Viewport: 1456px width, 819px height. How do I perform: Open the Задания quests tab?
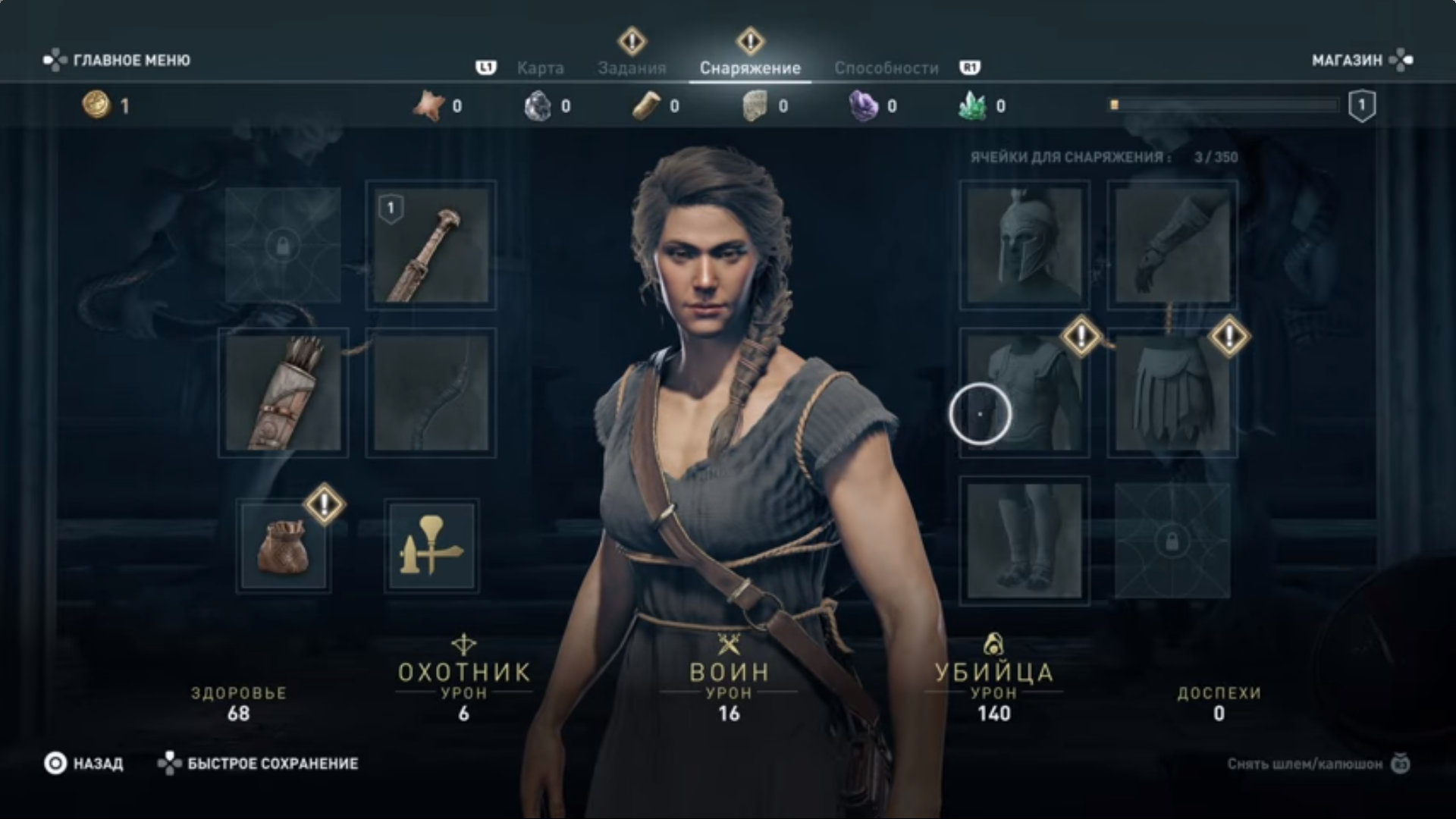(x=632, y=68)
